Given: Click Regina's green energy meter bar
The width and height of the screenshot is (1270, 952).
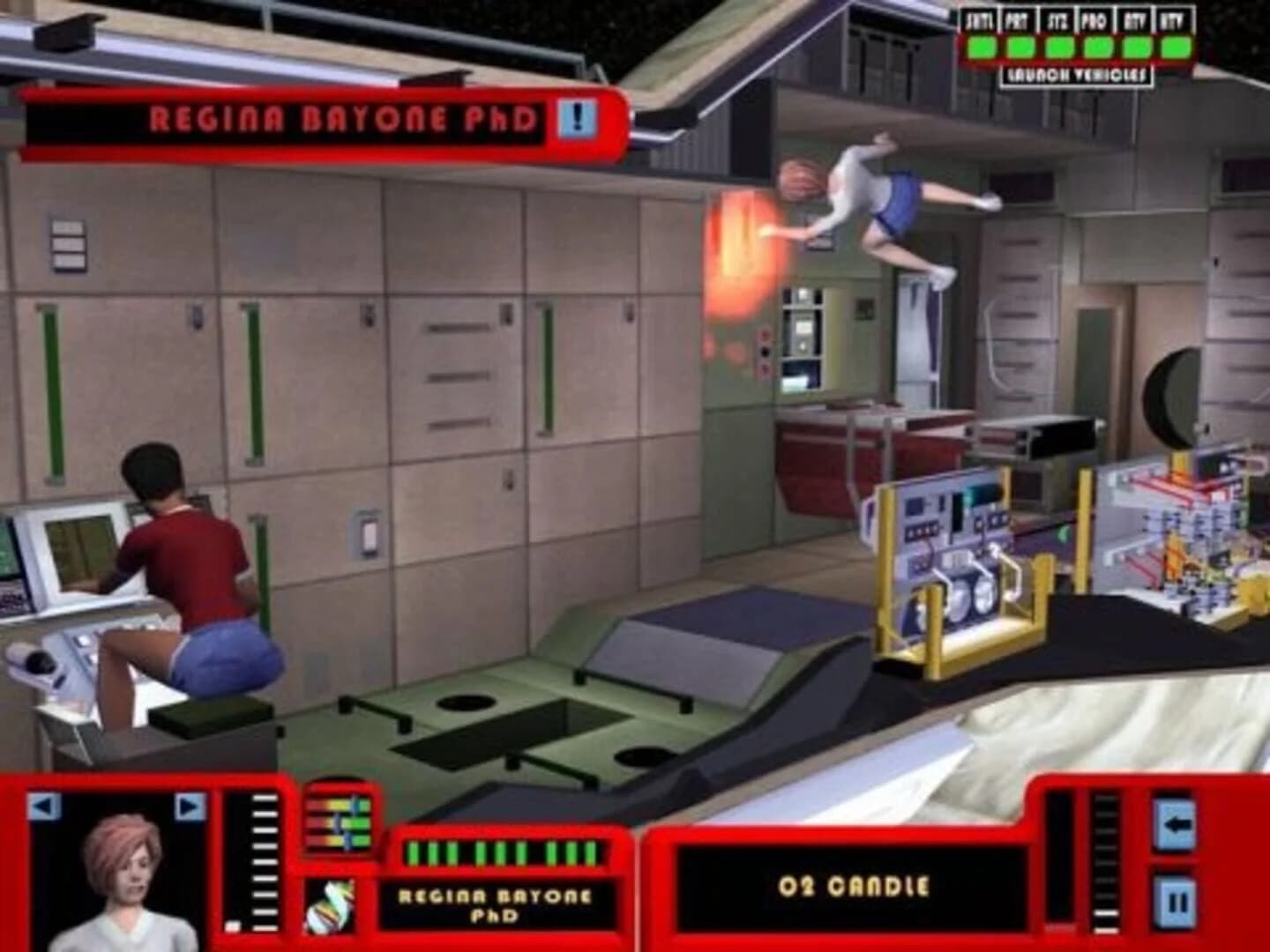Looking at the screenshot, I should (503, 852).
